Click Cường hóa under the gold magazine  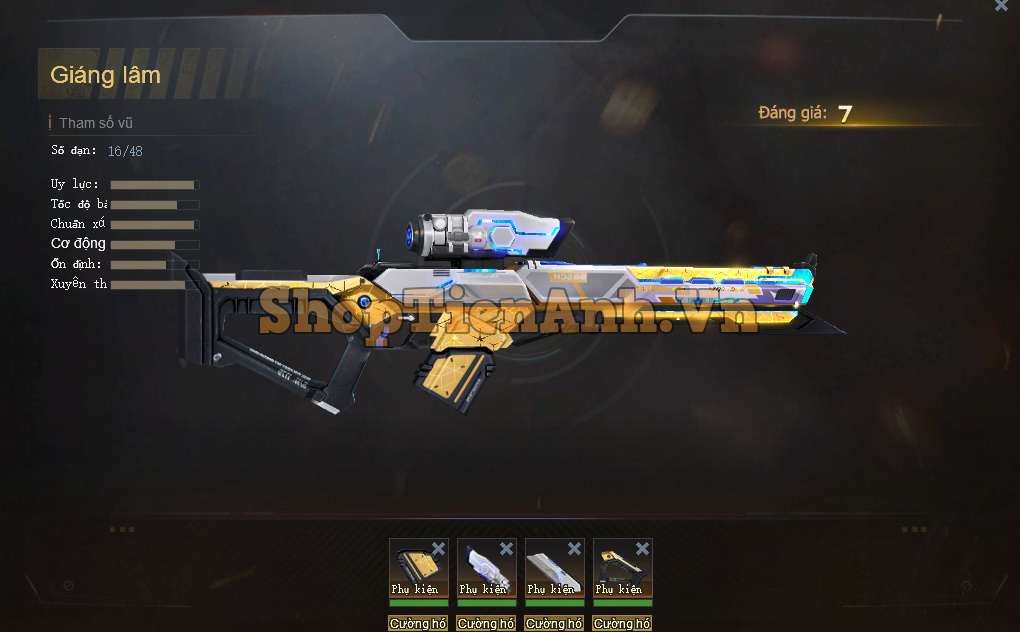tap(418, 623)
